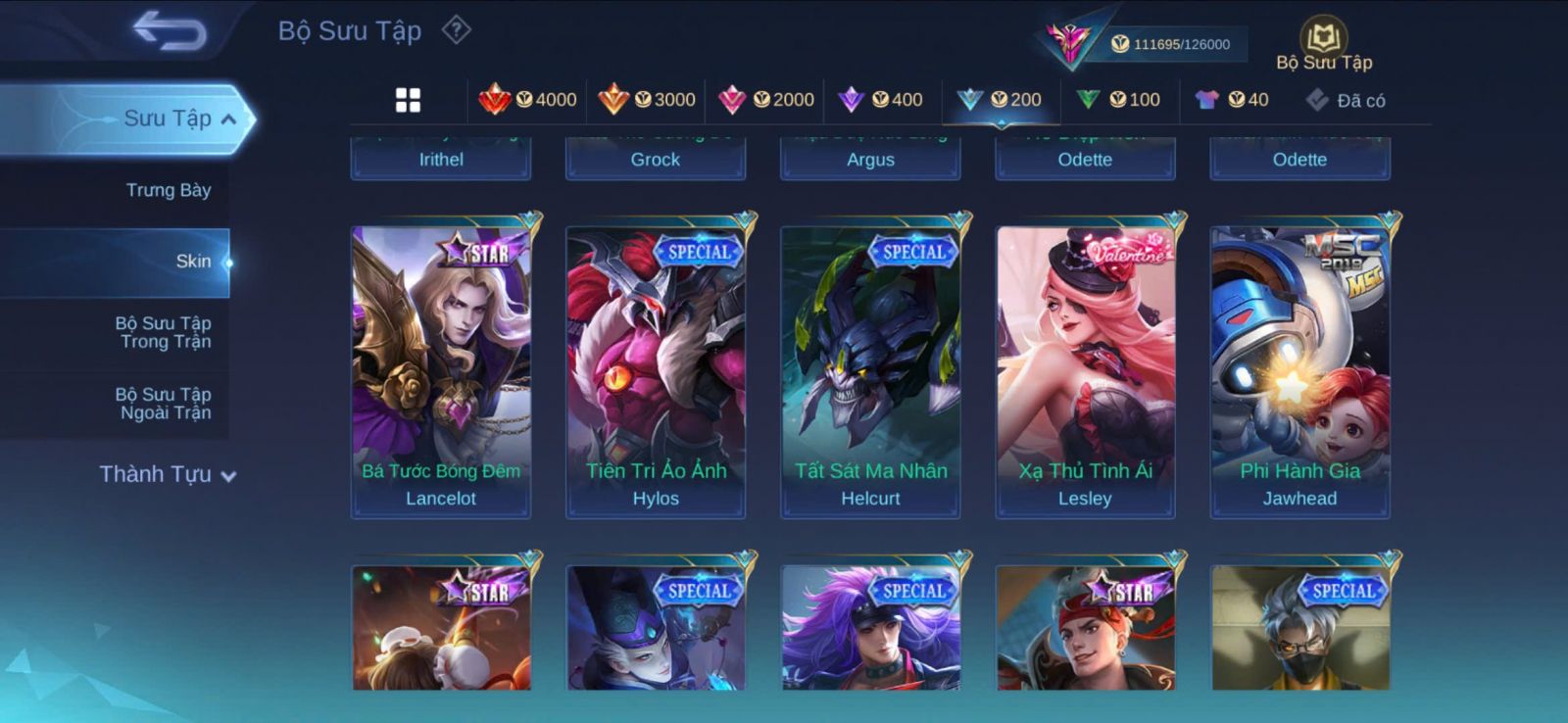Show the 40 points shirt tier
Screen dimensions: 1568x723
click(x=1232, y=100)
